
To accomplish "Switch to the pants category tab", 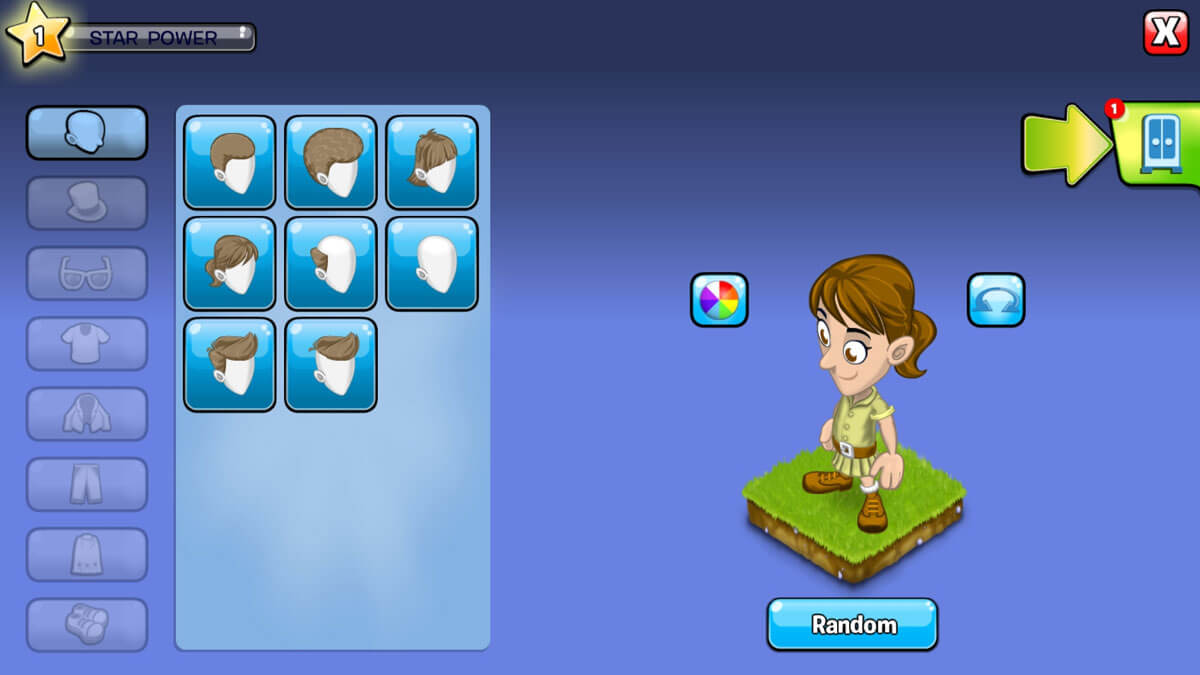I will point(86,484).
